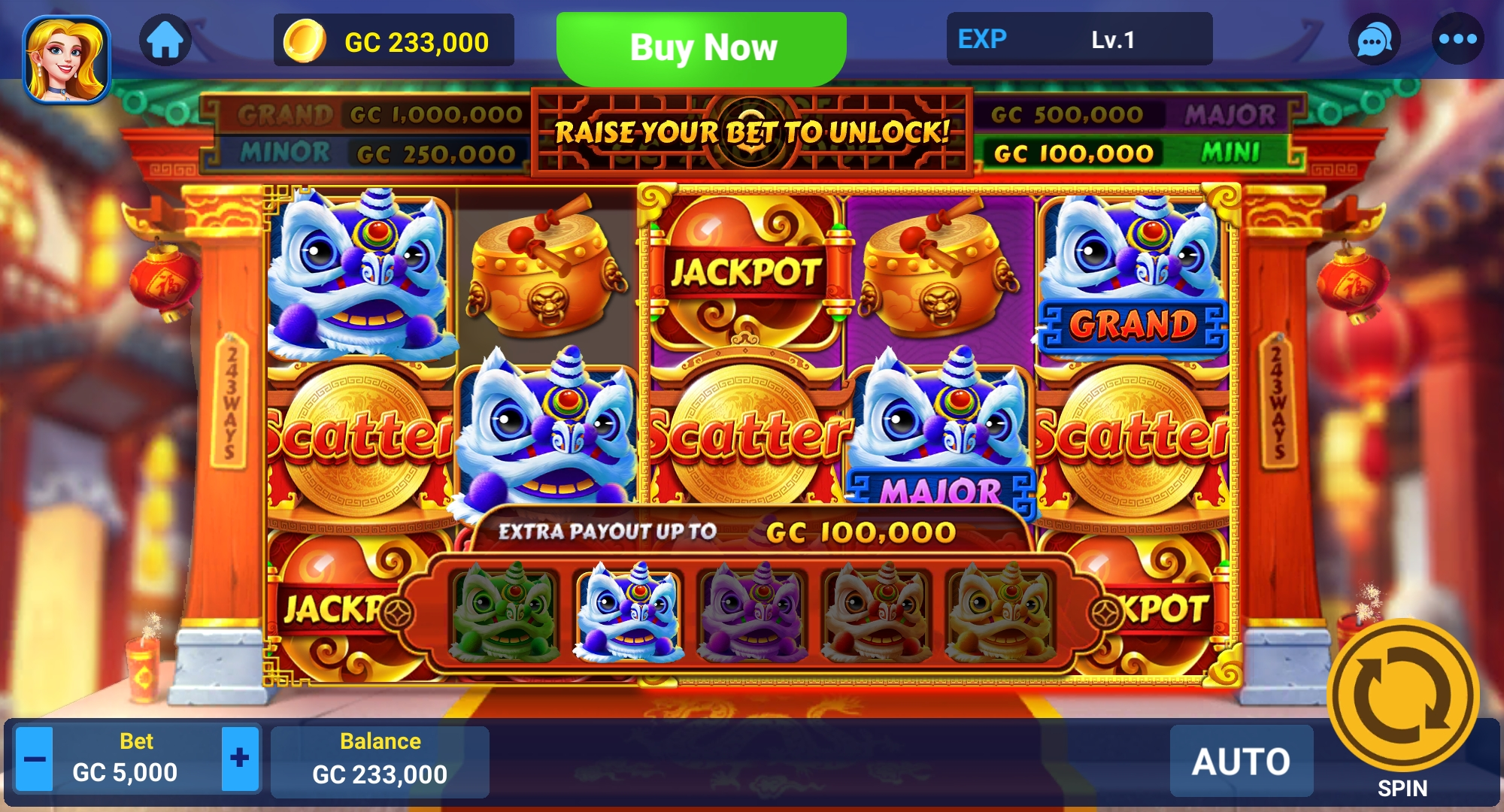1504x812 pixels.
Task: Increase the bet with the plus button
Action: coord(240,759)
